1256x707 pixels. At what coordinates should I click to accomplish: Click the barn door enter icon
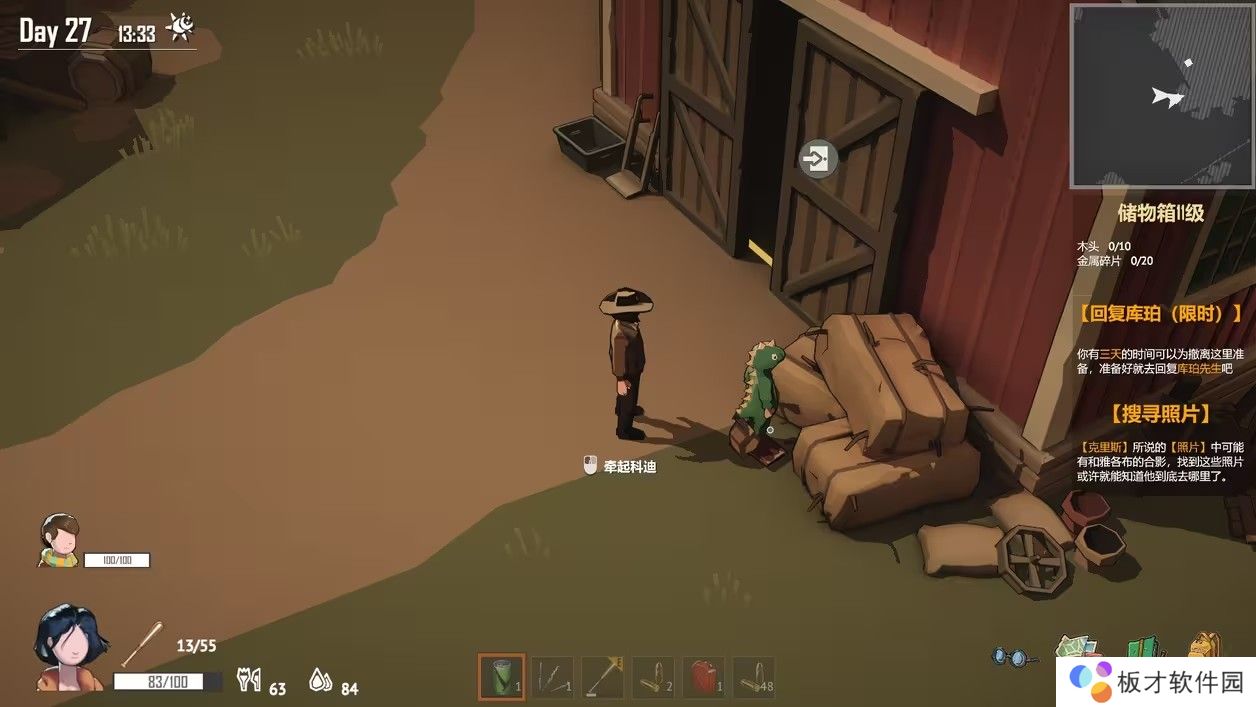pos(818,158)
